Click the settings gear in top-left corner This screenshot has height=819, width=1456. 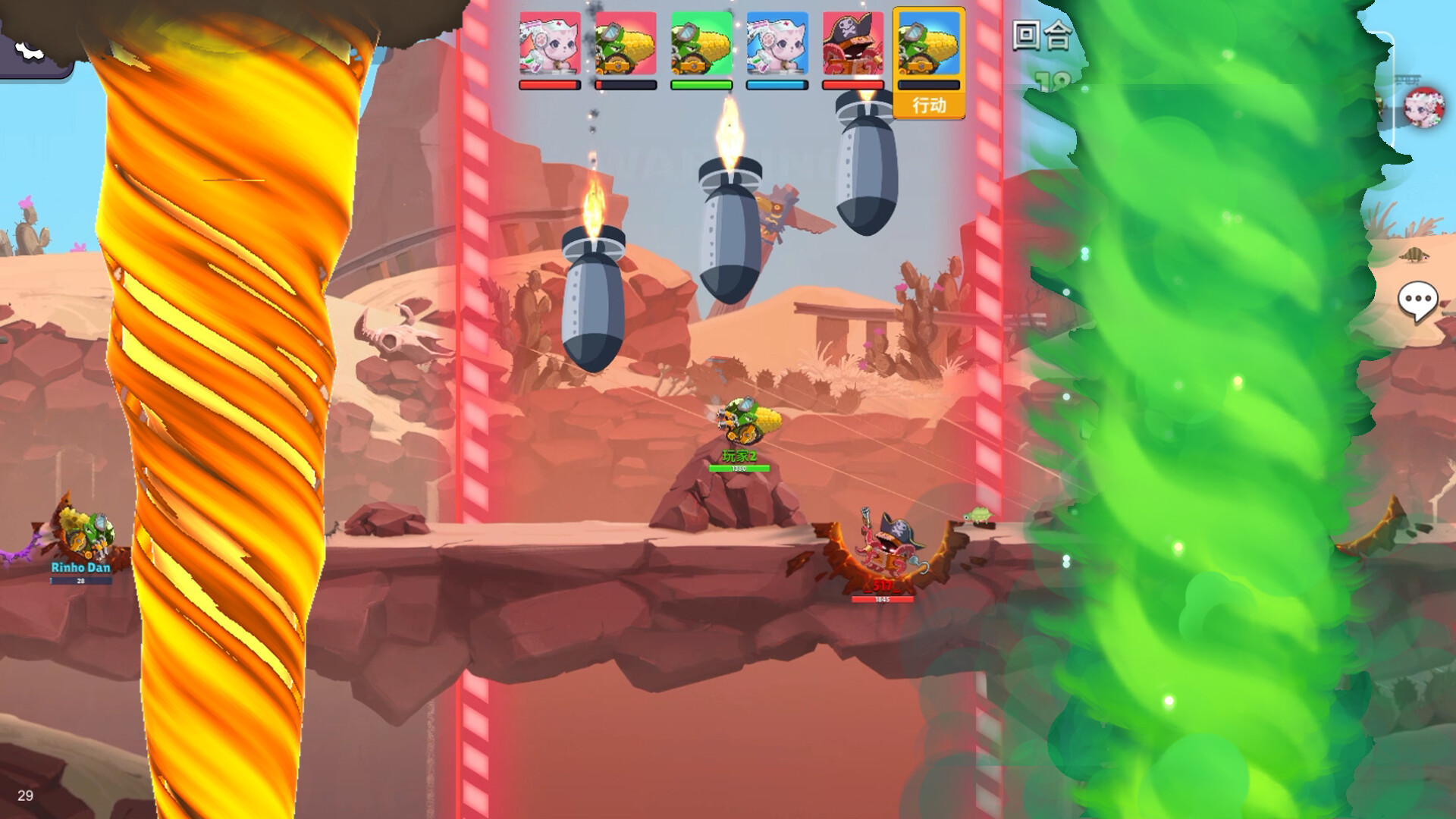tap(29, 52)
